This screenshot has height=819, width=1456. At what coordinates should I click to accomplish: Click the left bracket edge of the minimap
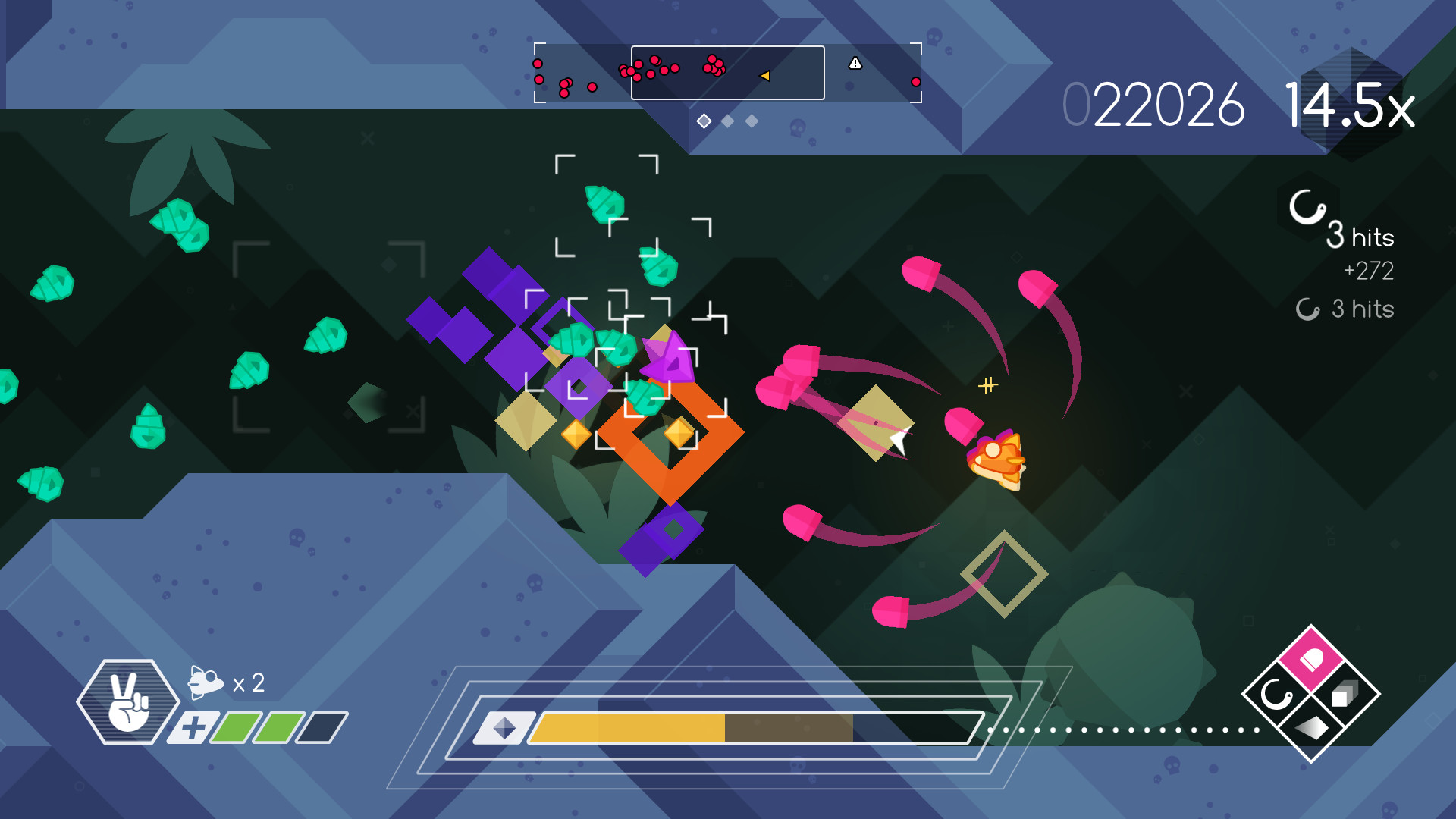537,73
